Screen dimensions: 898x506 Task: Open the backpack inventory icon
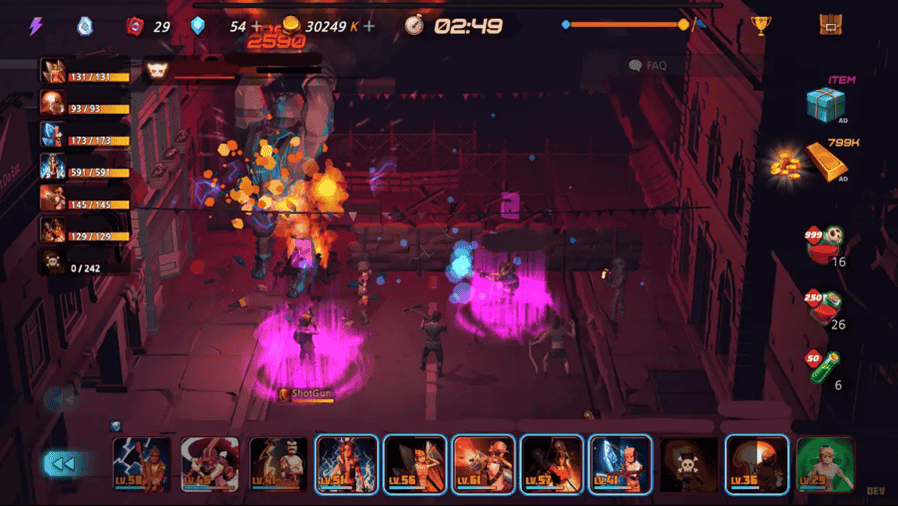point(830,26)
